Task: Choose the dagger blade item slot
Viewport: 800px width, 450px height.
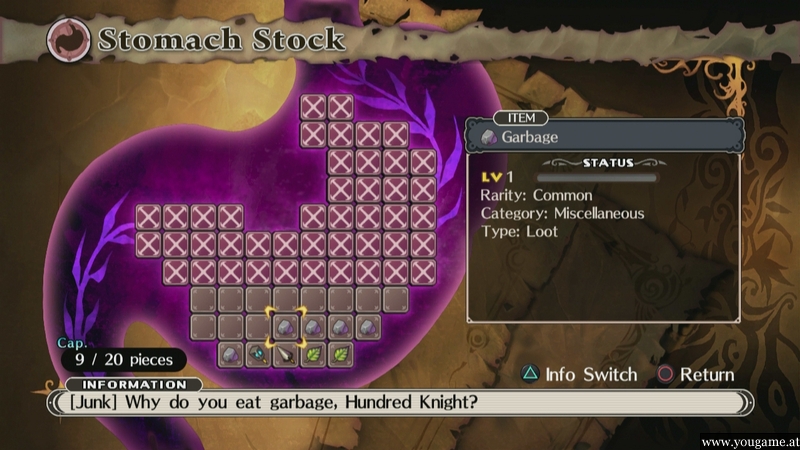Action: [286, 354]
